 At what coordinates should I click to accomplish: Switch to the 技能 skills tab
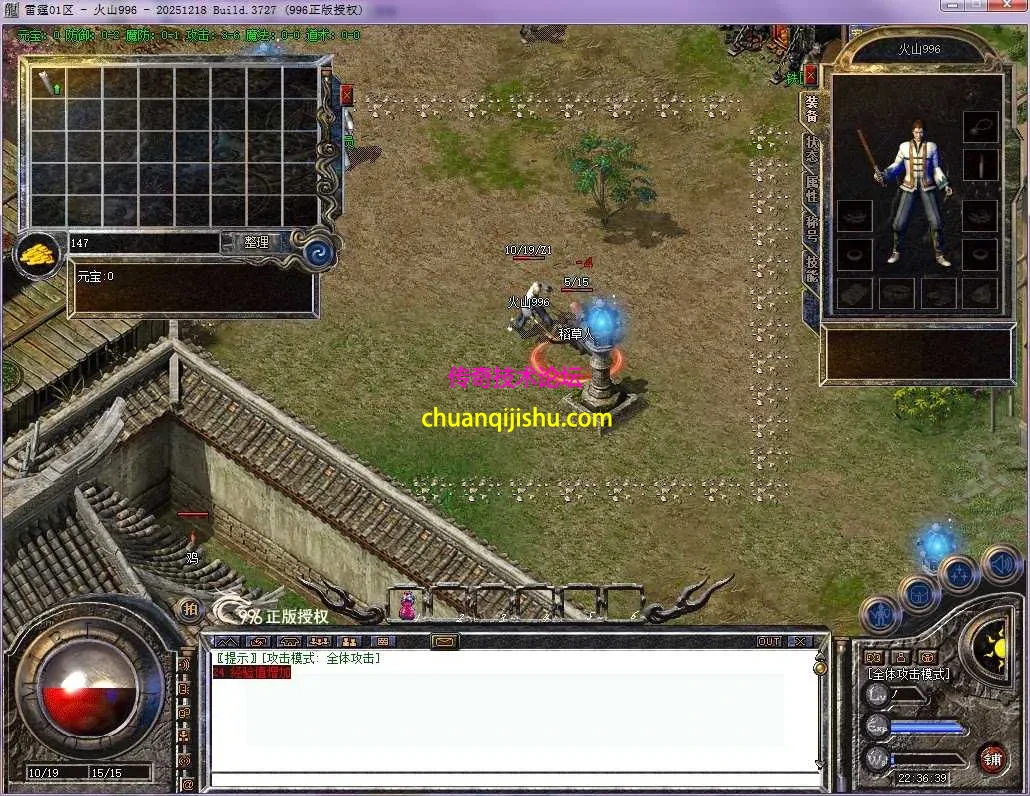811,270
